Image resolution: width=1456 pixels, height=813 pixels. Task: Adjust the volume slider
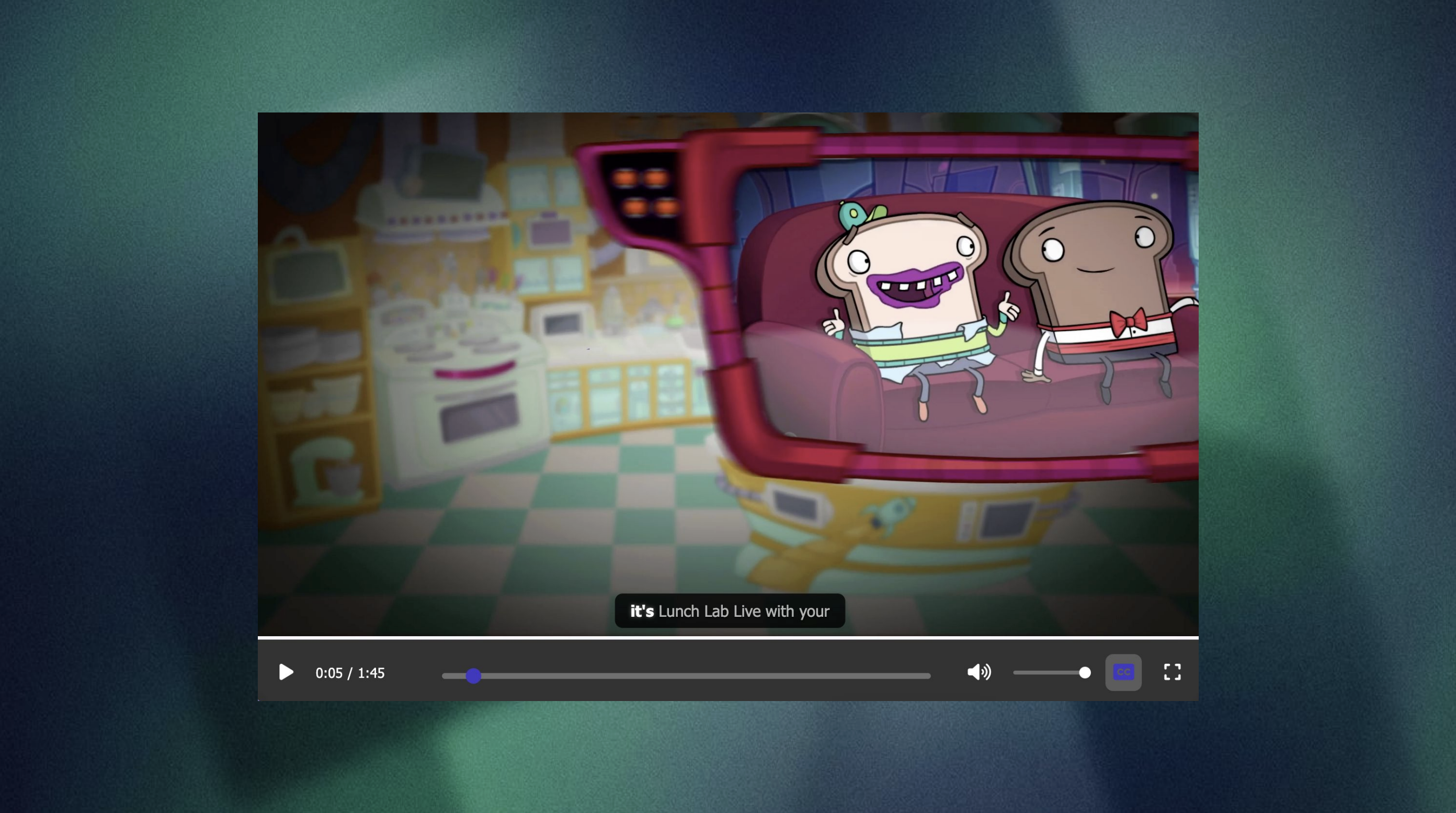(1051, 673)
